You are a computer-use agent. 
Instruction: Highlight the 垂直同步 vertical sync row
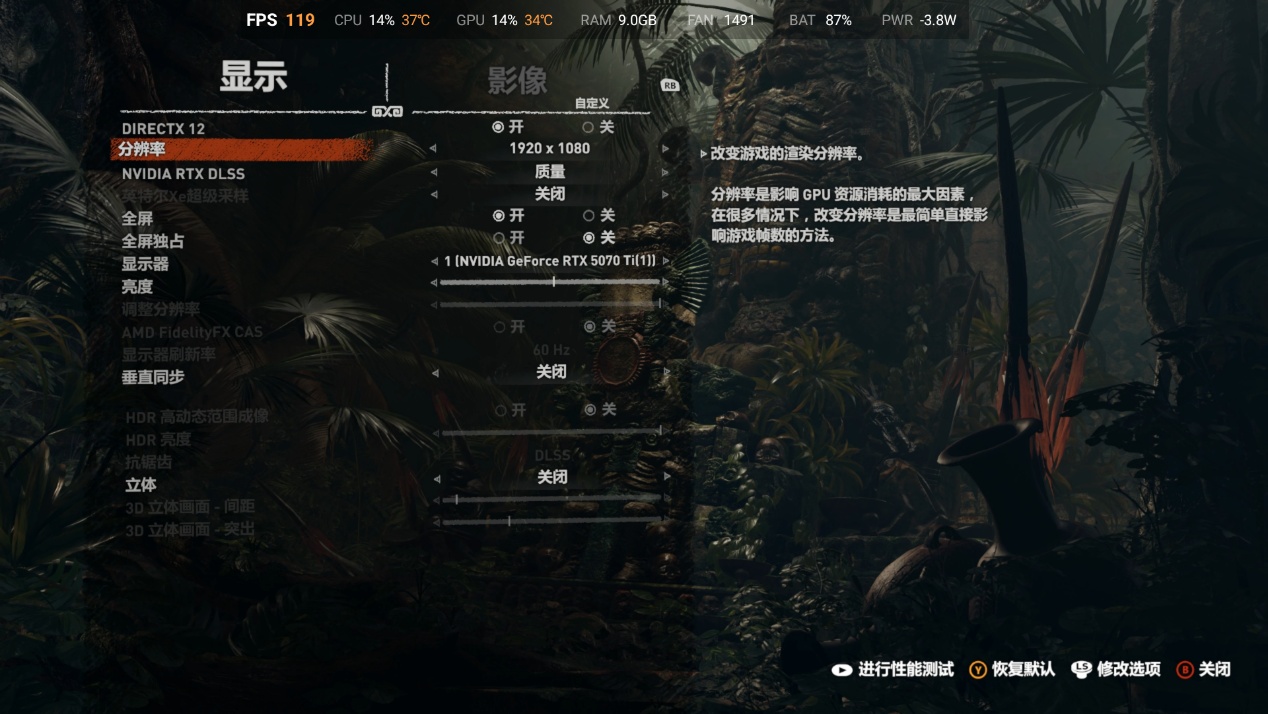click(x=153, y=377)
